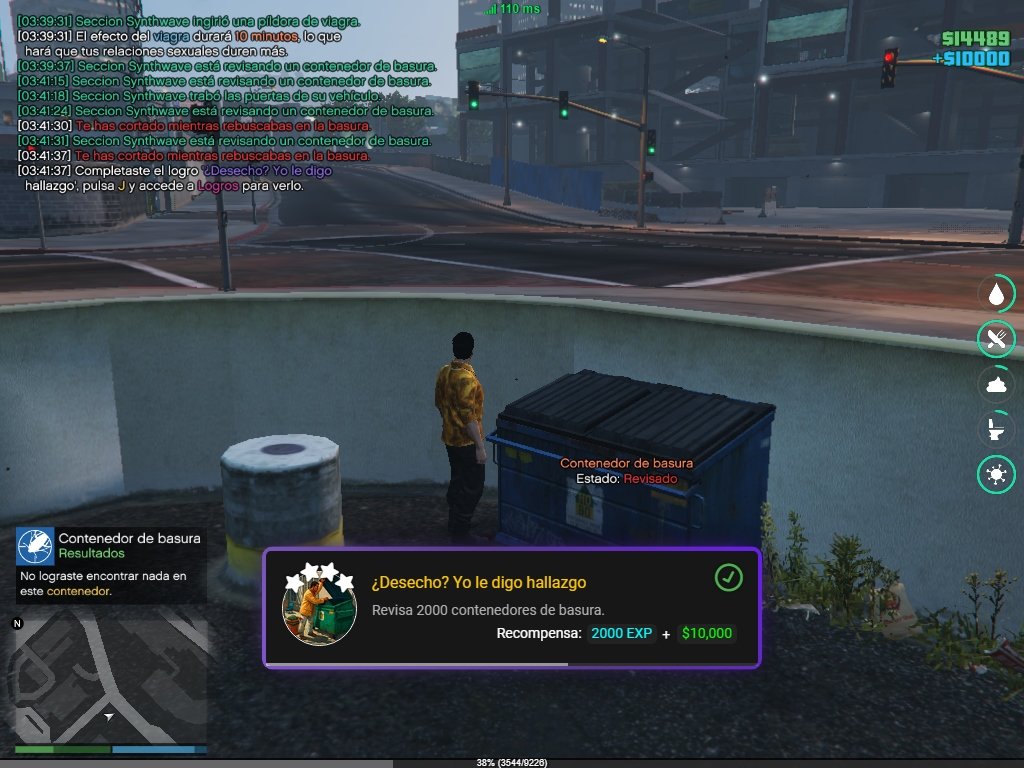Click the minimap
This screenshot has height=768, width=1024.
[x=110, y=680]
